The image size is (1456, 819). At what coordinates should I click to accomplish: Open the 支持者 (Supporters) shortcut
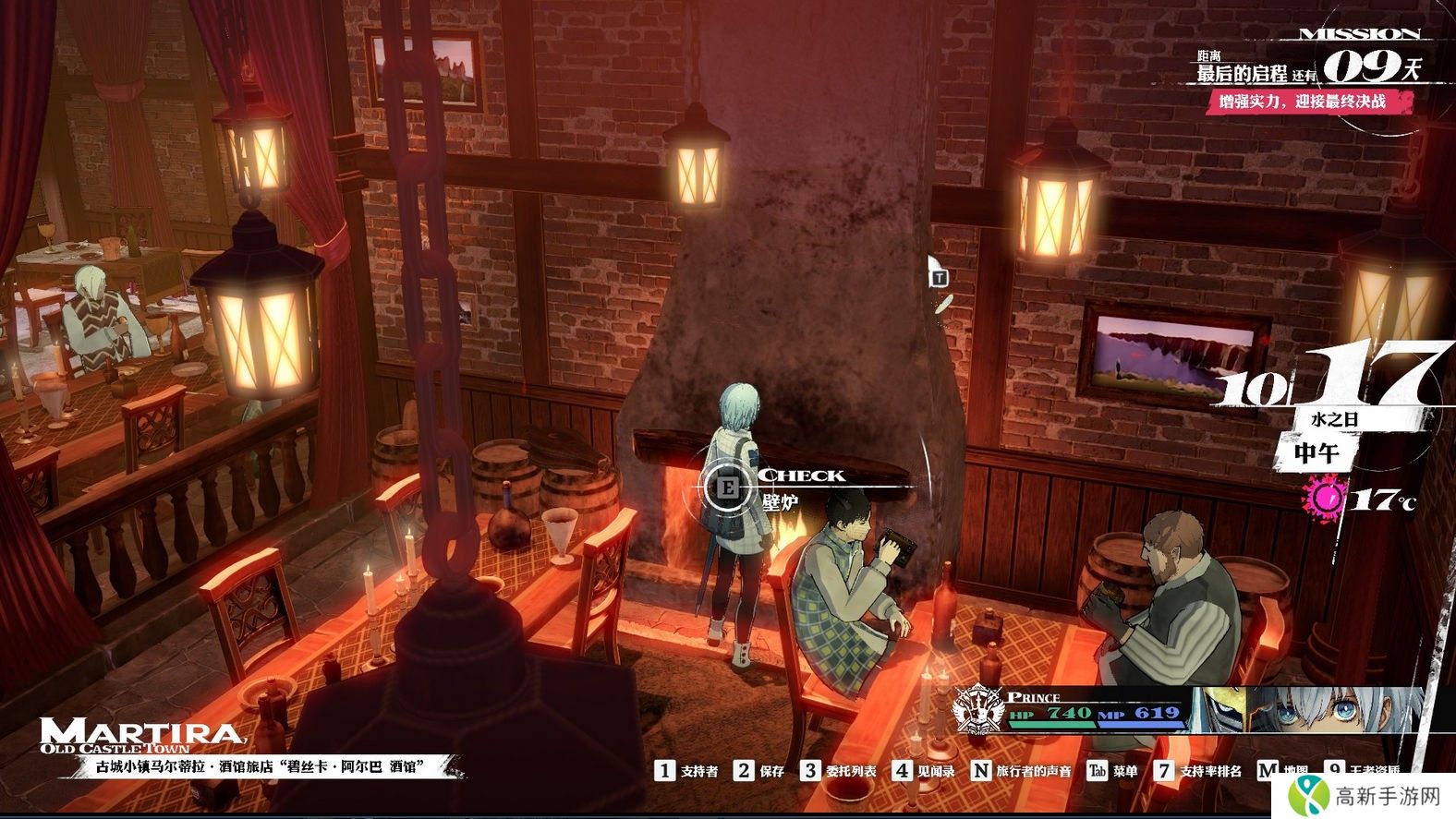pyautogui.click(x=686, y=771)
